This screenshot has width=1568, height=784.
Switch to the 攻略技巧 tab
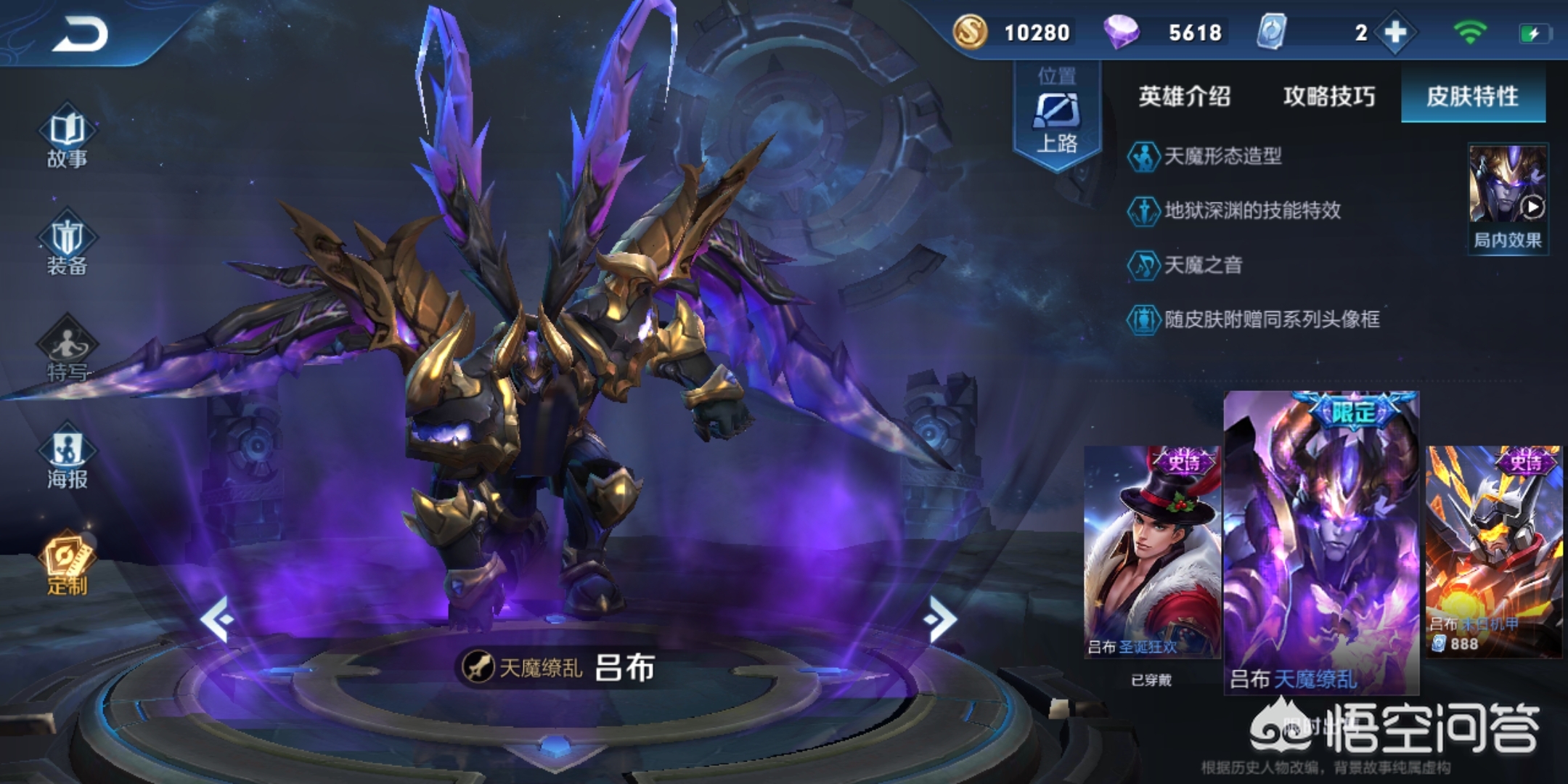point(1328,96)
